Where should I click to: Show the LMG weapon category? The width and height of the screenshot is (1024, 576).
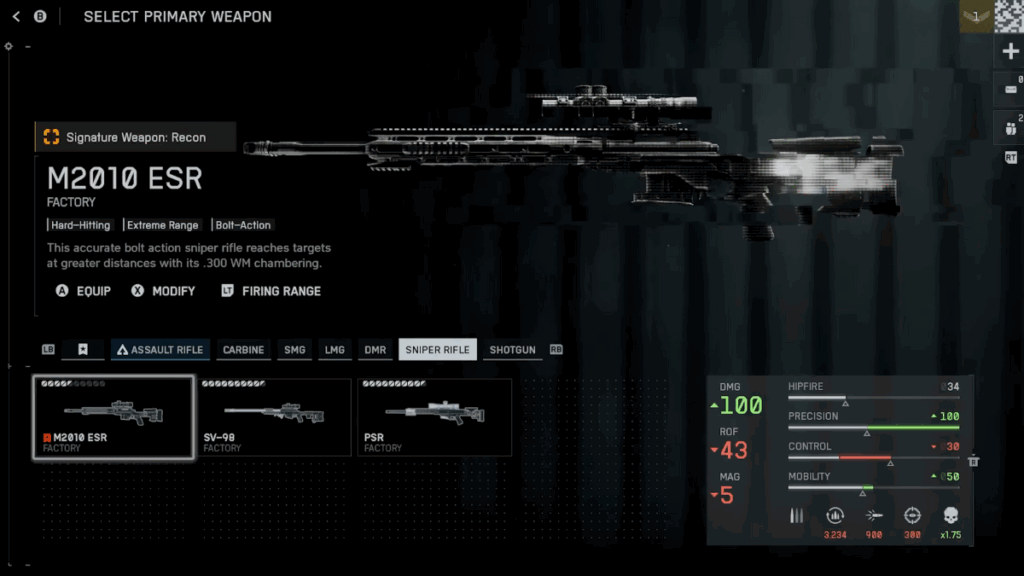pos(334,350)
